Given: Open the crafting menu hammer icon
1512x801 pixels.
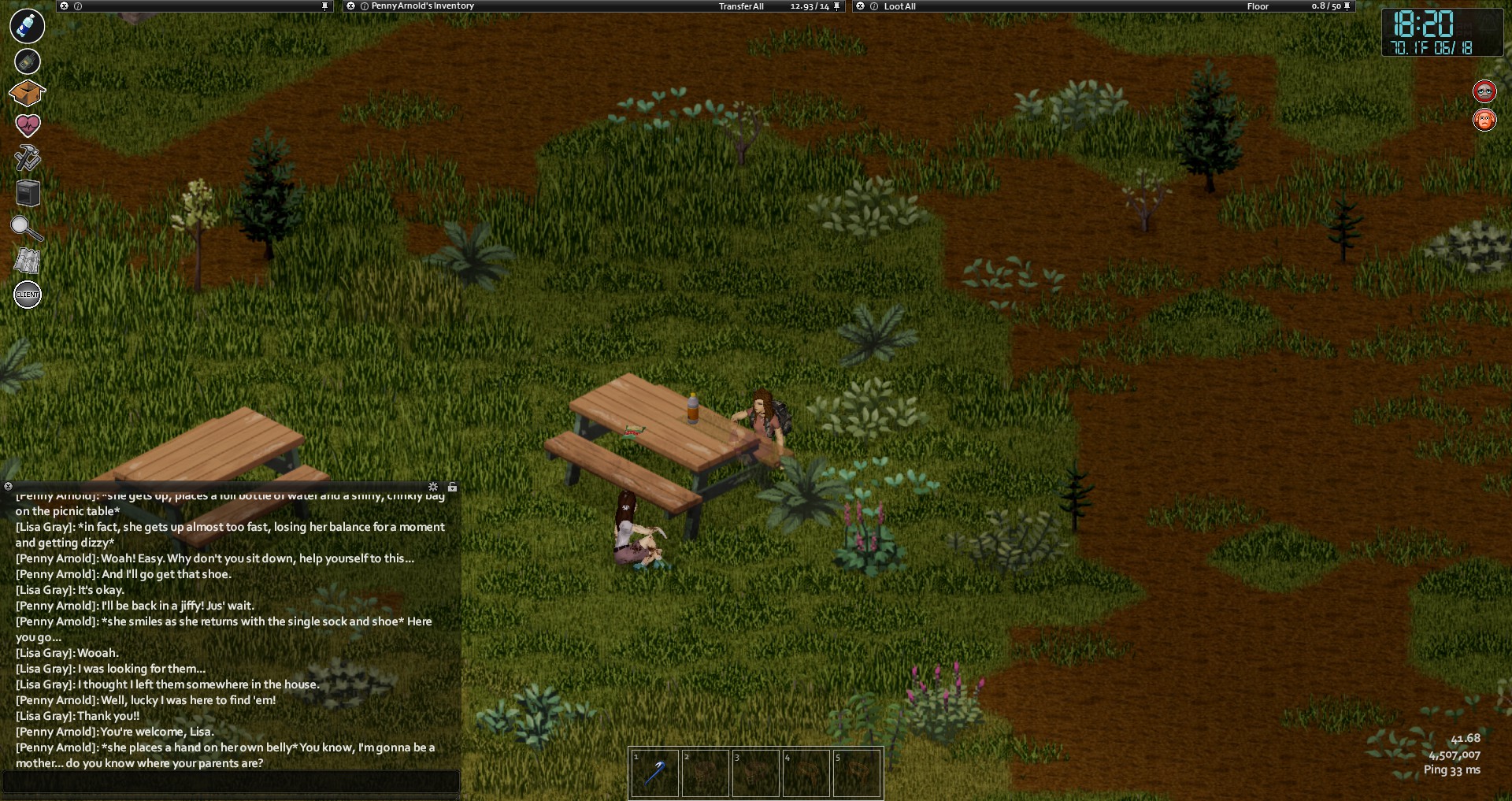Looking at the screenshot, I should (x=27, y=158).
